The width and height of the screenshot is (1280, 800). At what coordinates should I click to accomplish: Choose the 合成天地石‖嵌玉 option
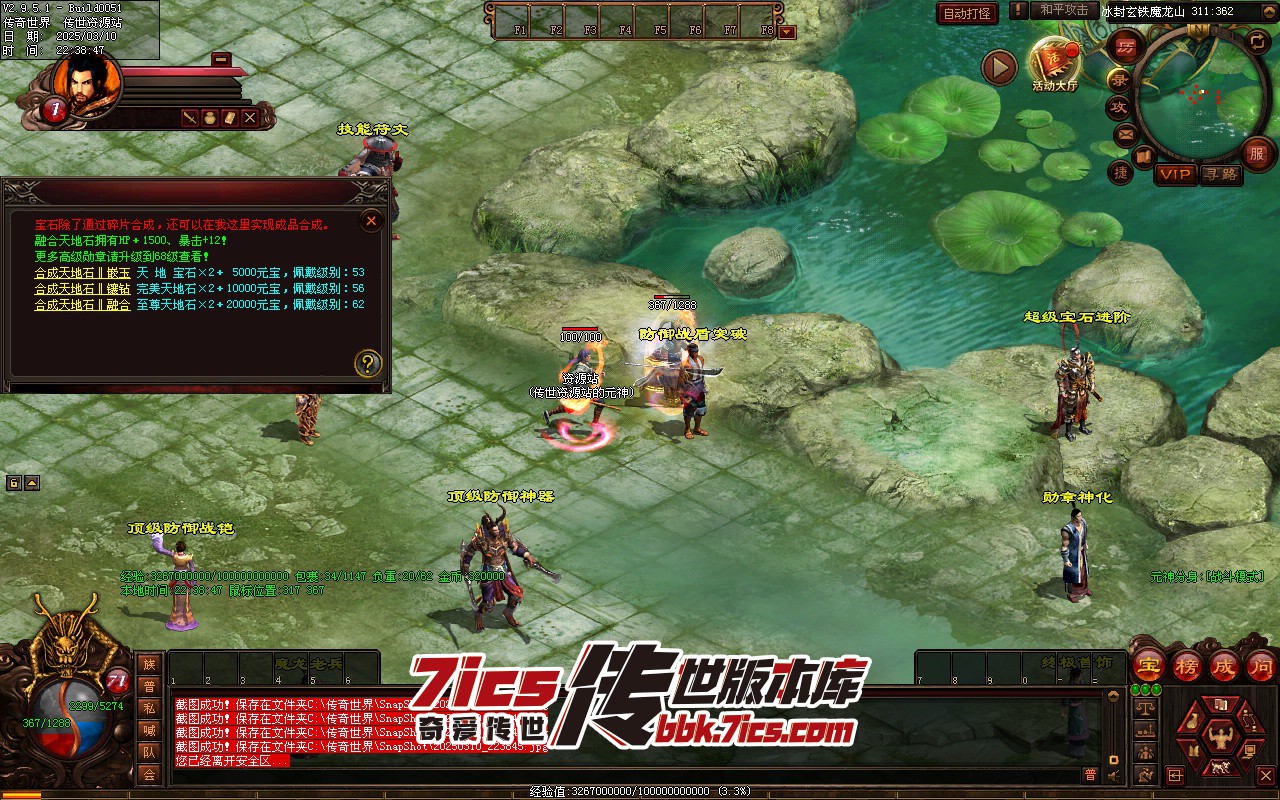click(82, 272)
